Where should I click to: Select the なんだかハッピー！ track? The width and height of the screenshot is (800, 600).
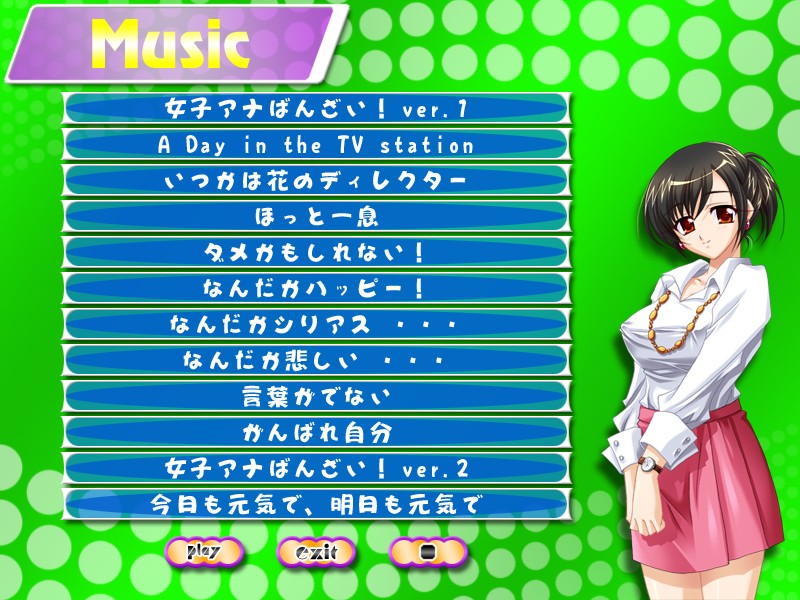click(316, 288)
